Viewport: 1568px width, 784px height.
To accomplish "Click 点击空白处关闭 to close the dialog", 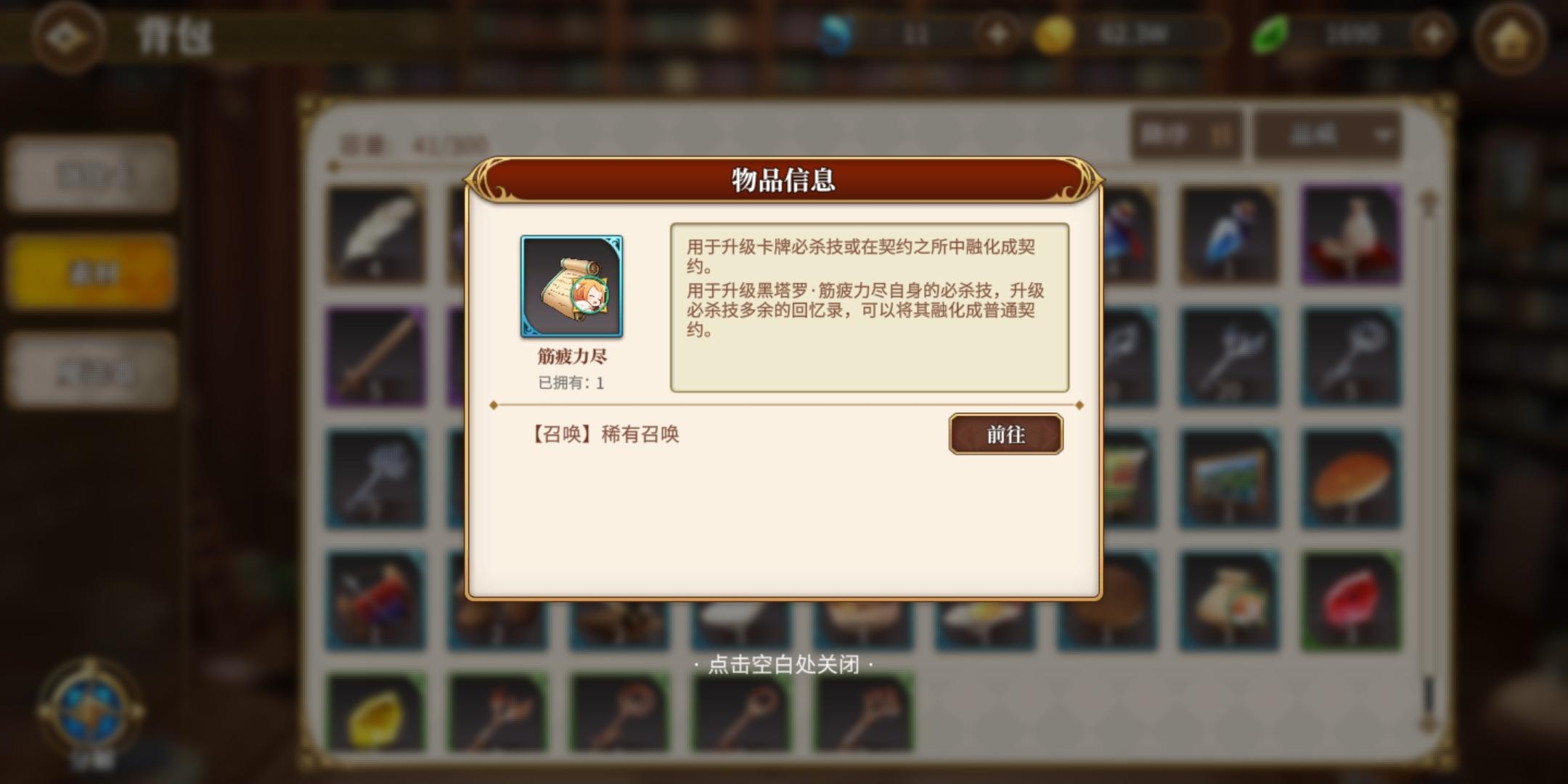I will point(784,665).
